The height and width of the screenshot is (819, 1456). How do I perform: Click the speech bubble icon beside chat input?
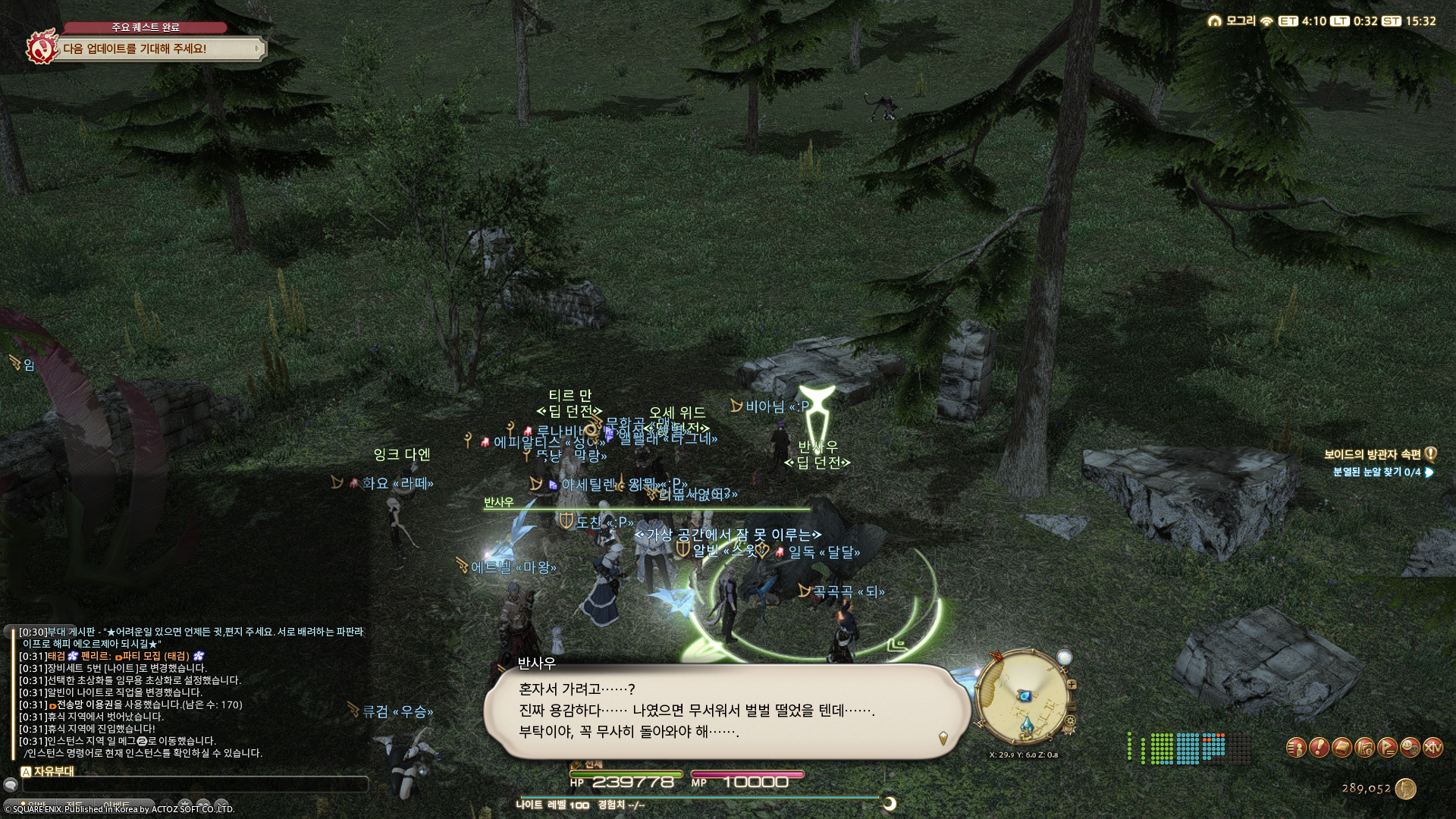coord(11,785)
